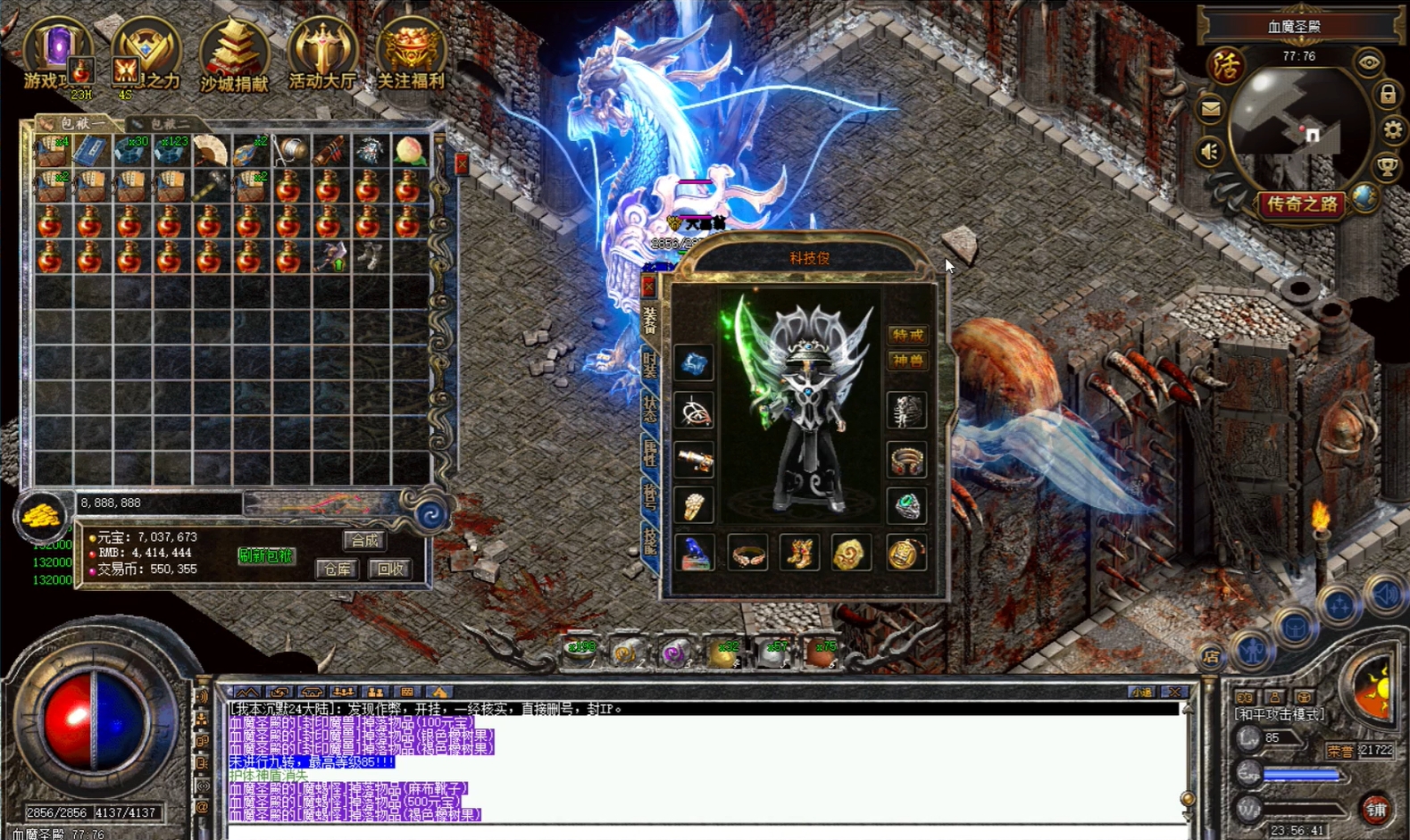1410x840 pixels.
Task: Open the 特戒 special ring button
Action: click(907, 335)
